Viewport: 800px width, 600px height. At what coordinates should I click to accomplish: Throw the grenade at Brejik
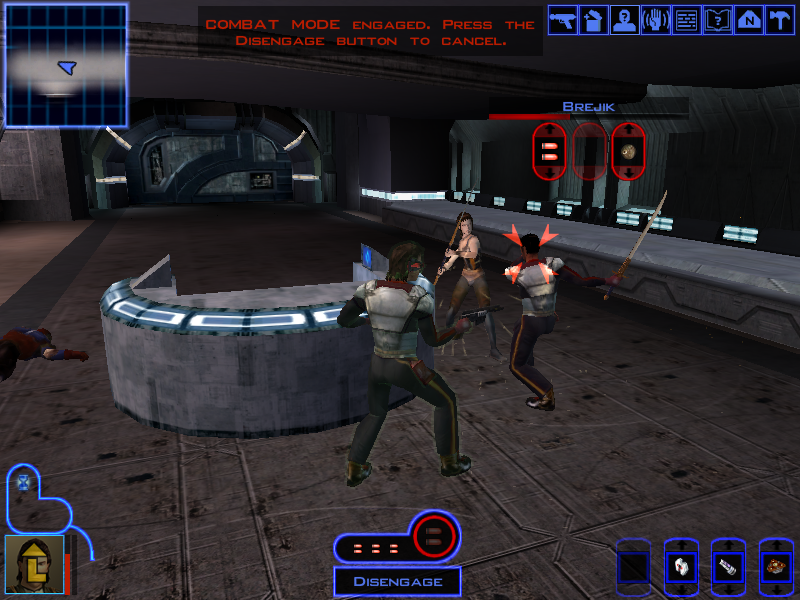pos(629,151)
